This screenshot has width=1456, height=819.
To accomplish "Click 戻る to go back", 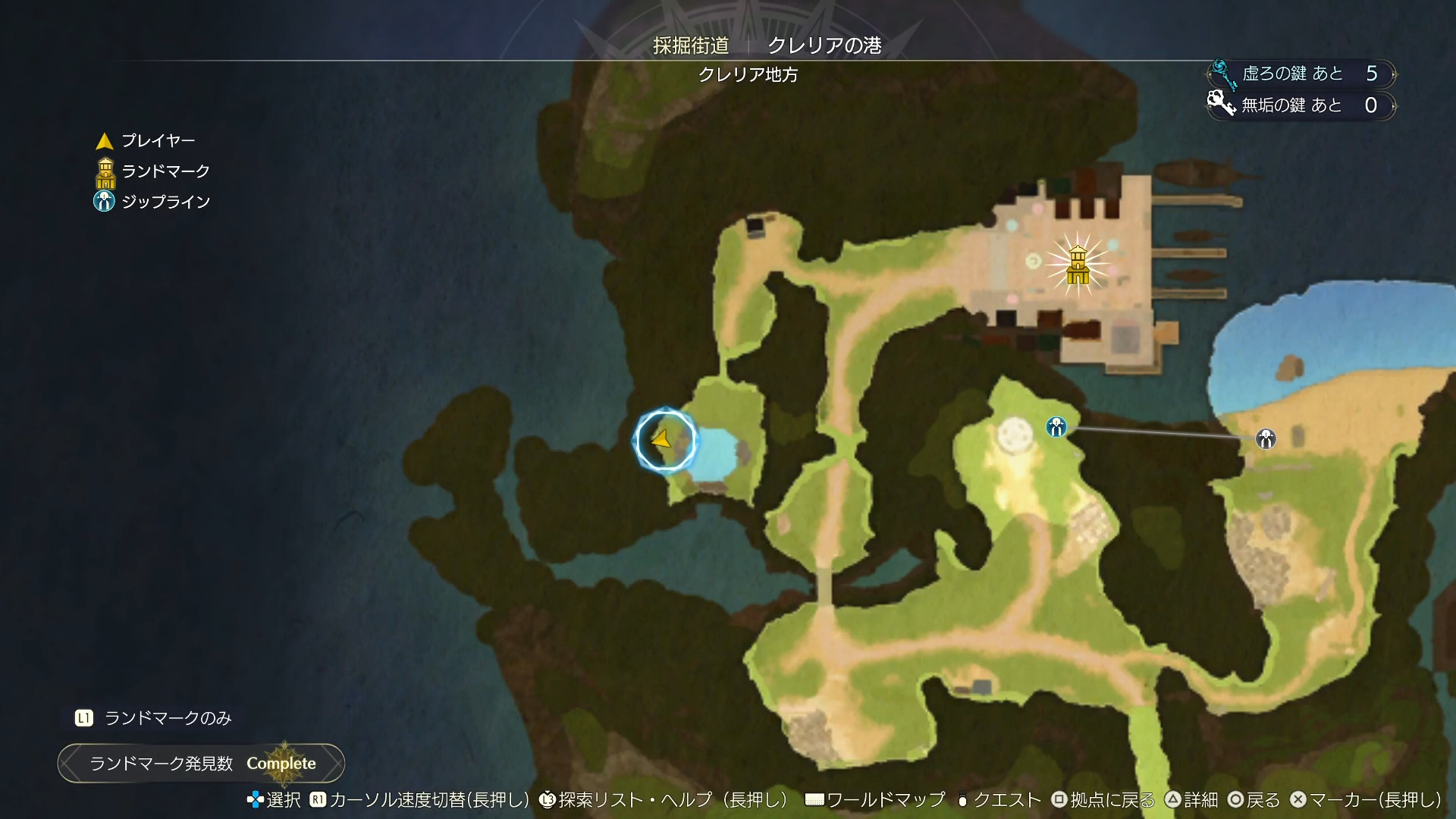I will [x=1254, y=800].
